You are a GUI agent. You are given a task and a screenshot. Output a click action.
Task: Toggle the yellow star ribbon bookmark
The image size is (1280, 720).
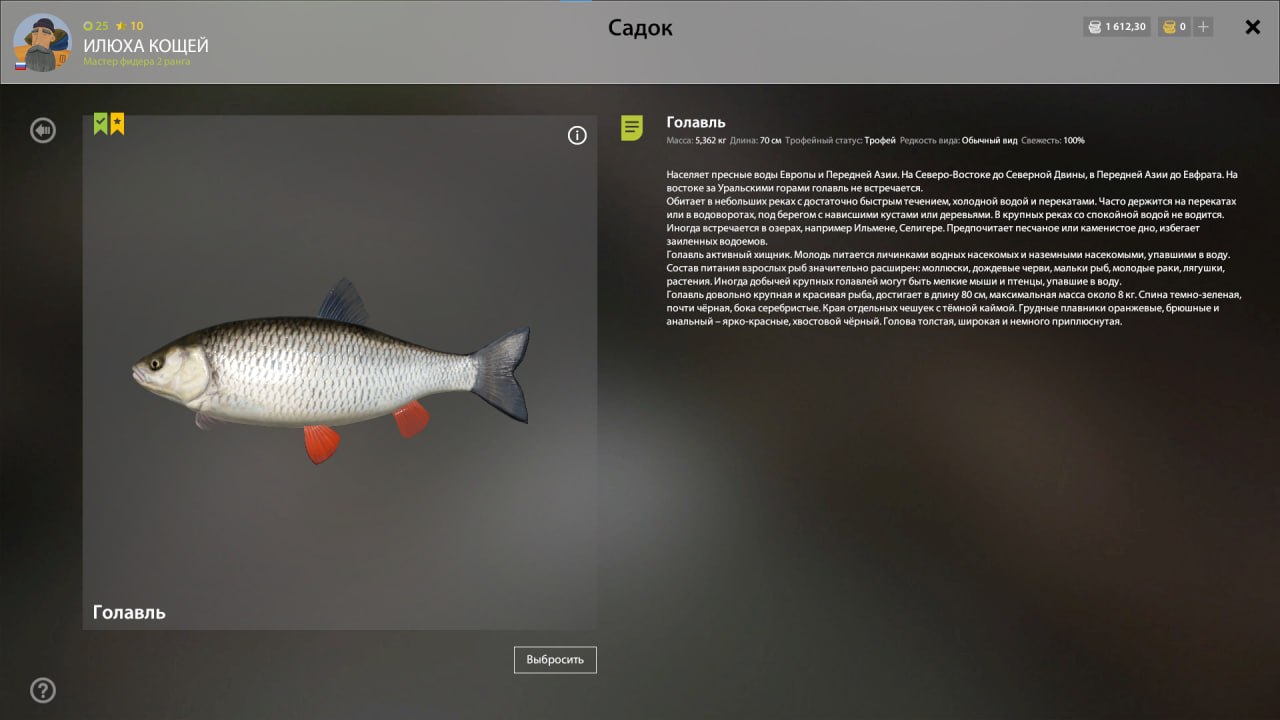tap(117, 121)
